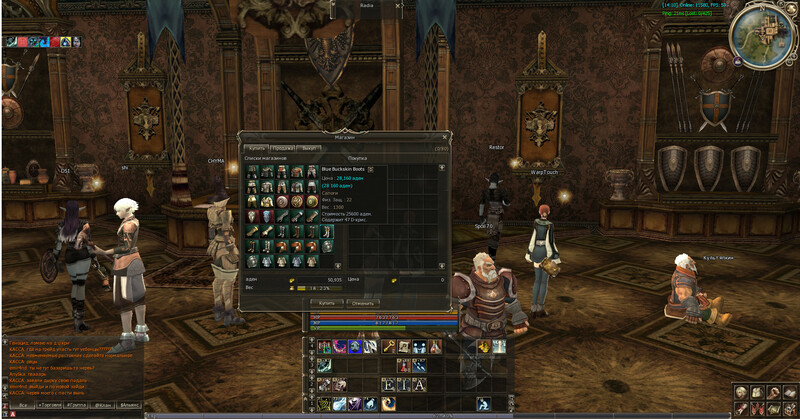Open the Клан chat channel
Viewport: 800px width, 419px height.
[100, 407]
